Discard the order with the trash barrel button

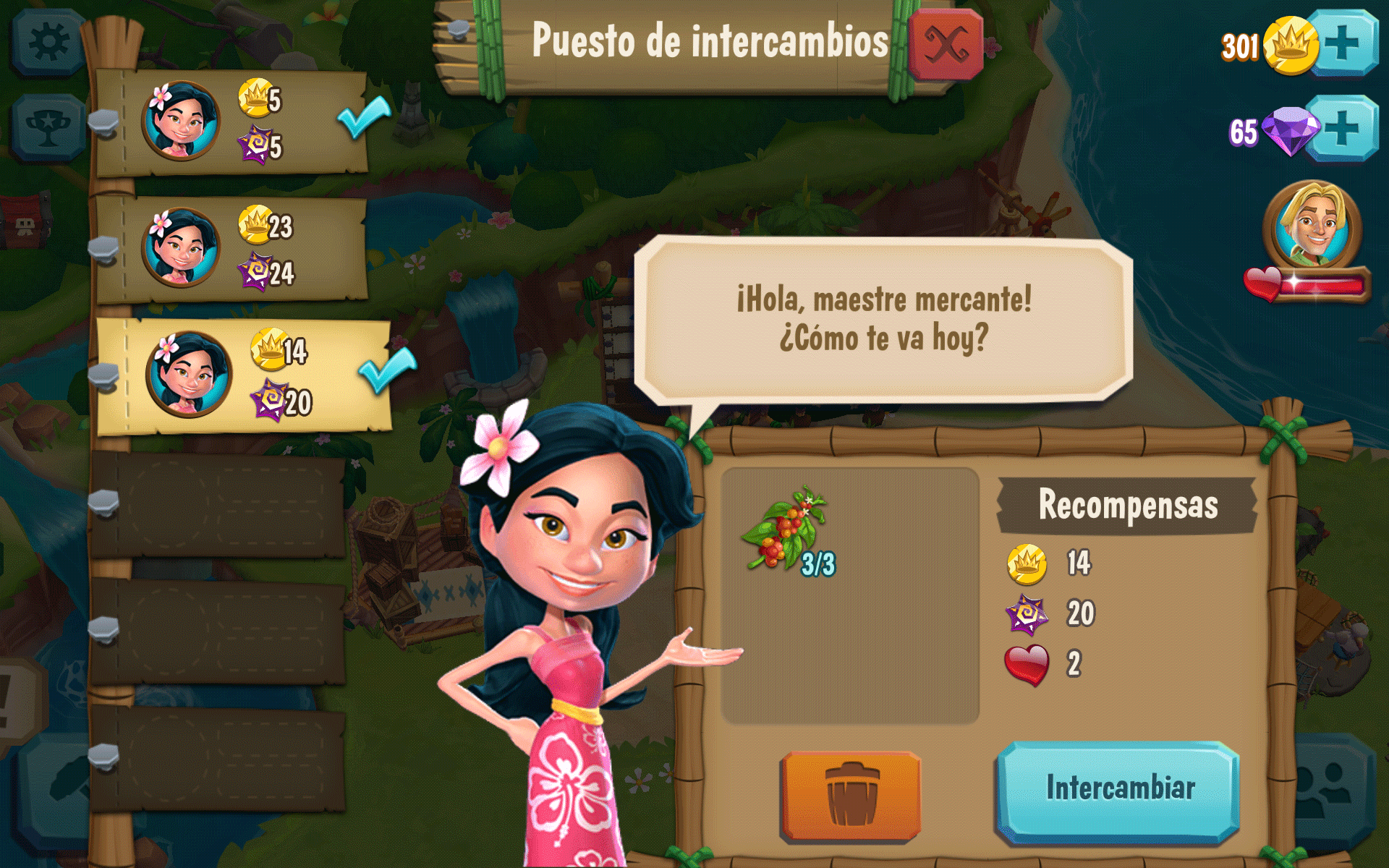[x=851, y=794]
